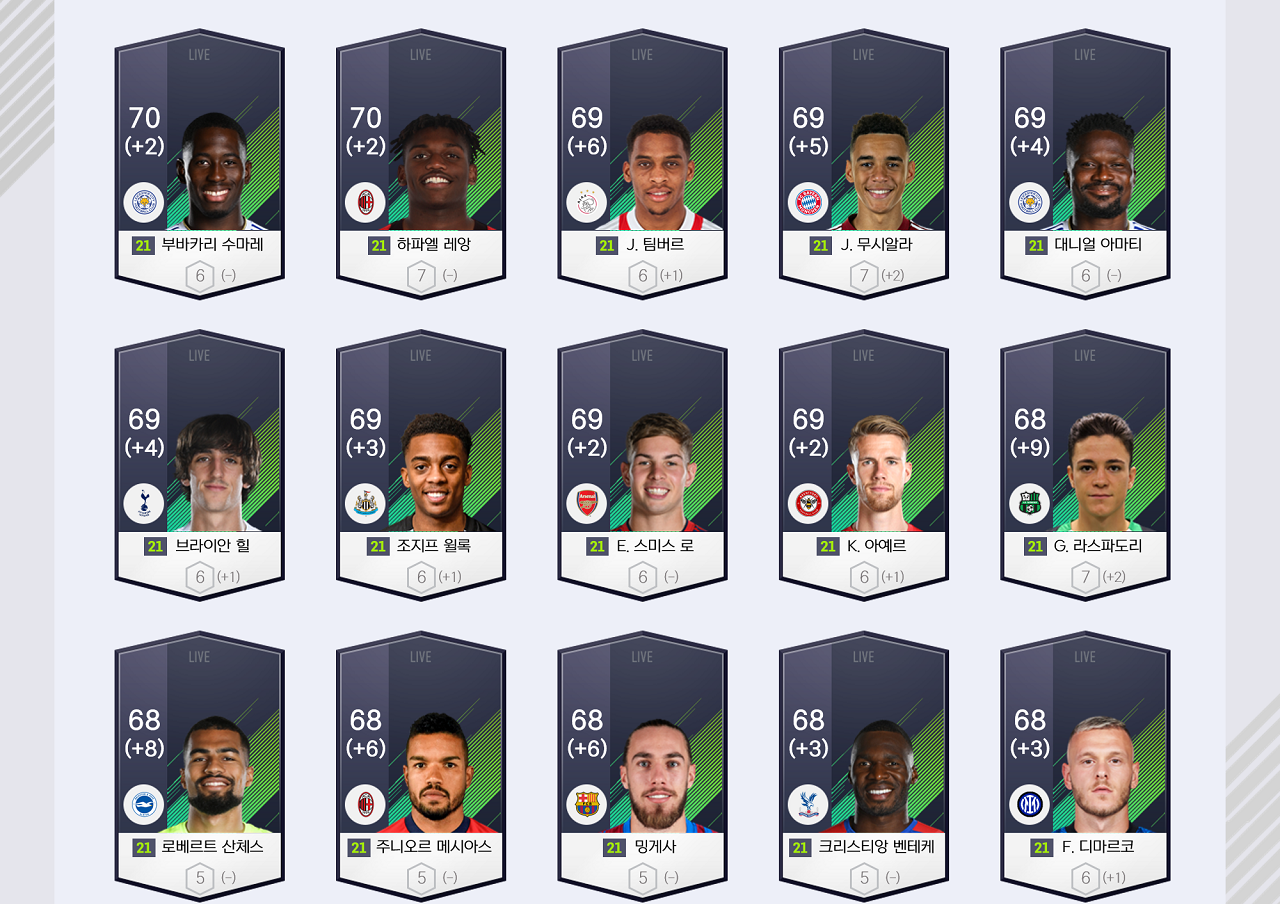Click the 대니얼 아마티 player card

pyautogui.click(x=1085, y=165)
